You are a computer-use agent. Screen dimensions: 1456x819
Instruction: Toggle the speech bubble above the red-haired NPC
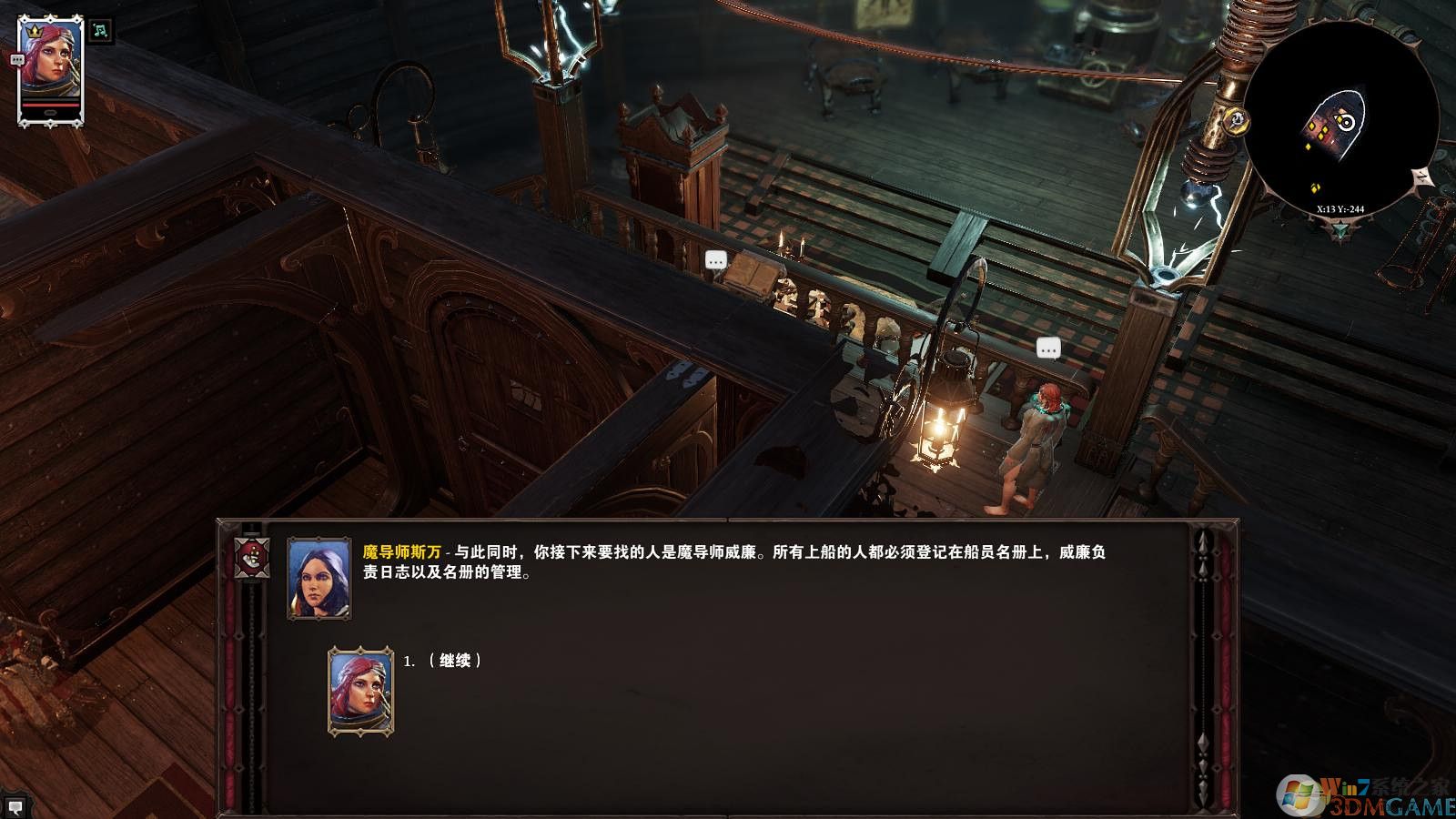(x=1047, y=347)
